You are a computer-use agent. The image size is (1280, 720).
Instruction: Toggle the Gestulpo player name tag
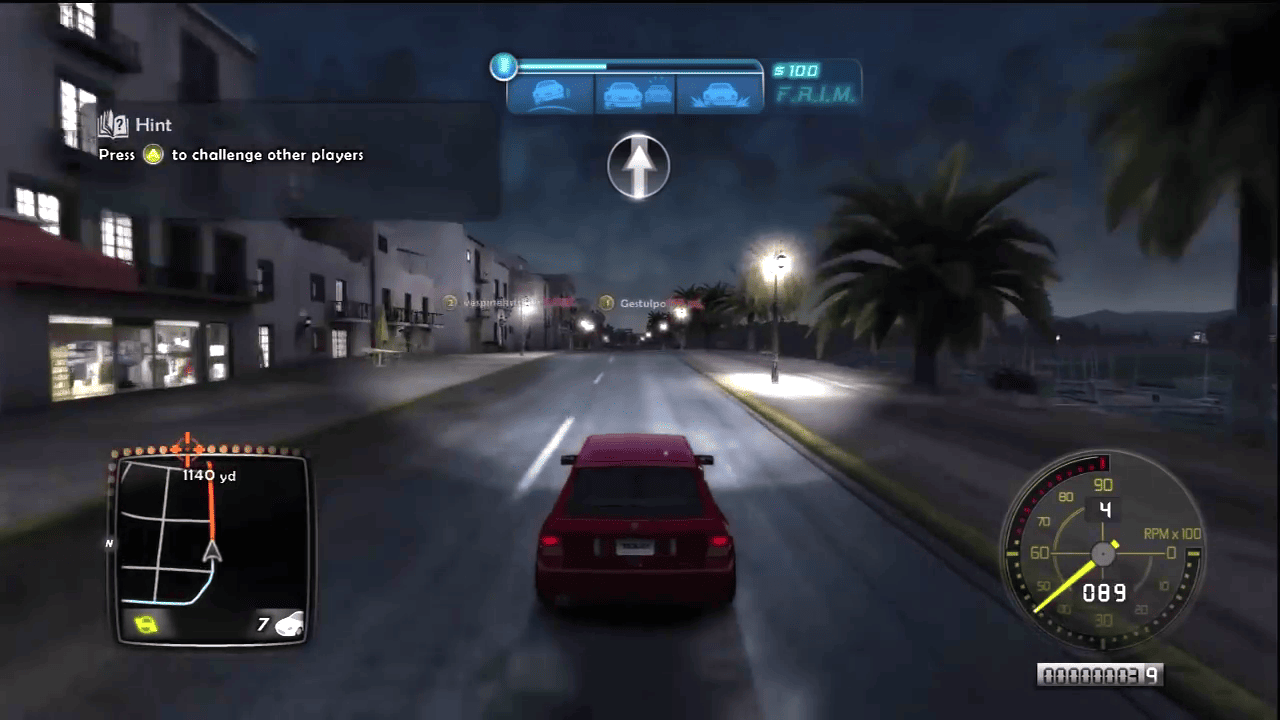638,299
